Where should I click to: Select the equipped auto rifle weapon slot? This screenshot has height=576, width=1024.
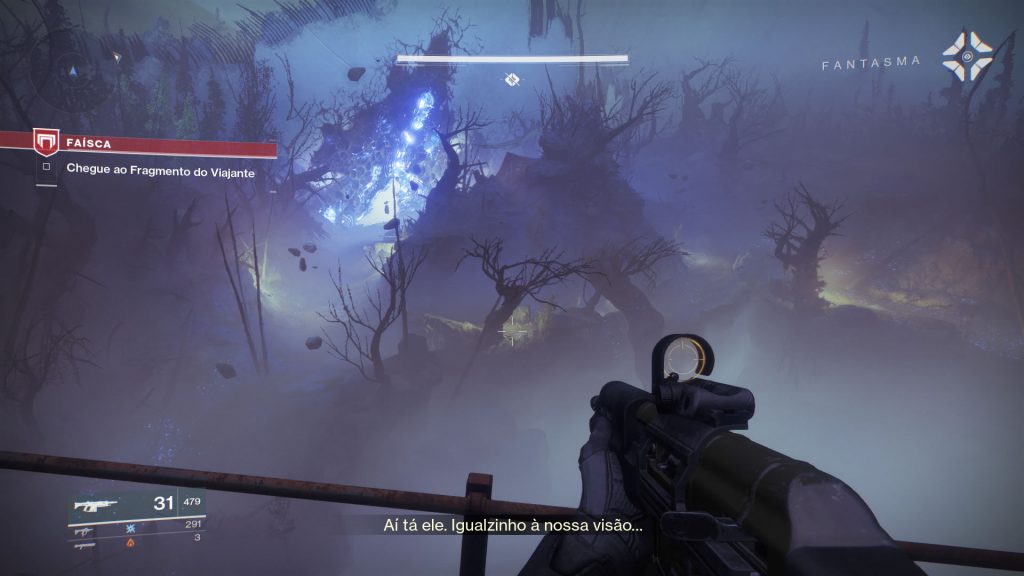click(95, 505)
